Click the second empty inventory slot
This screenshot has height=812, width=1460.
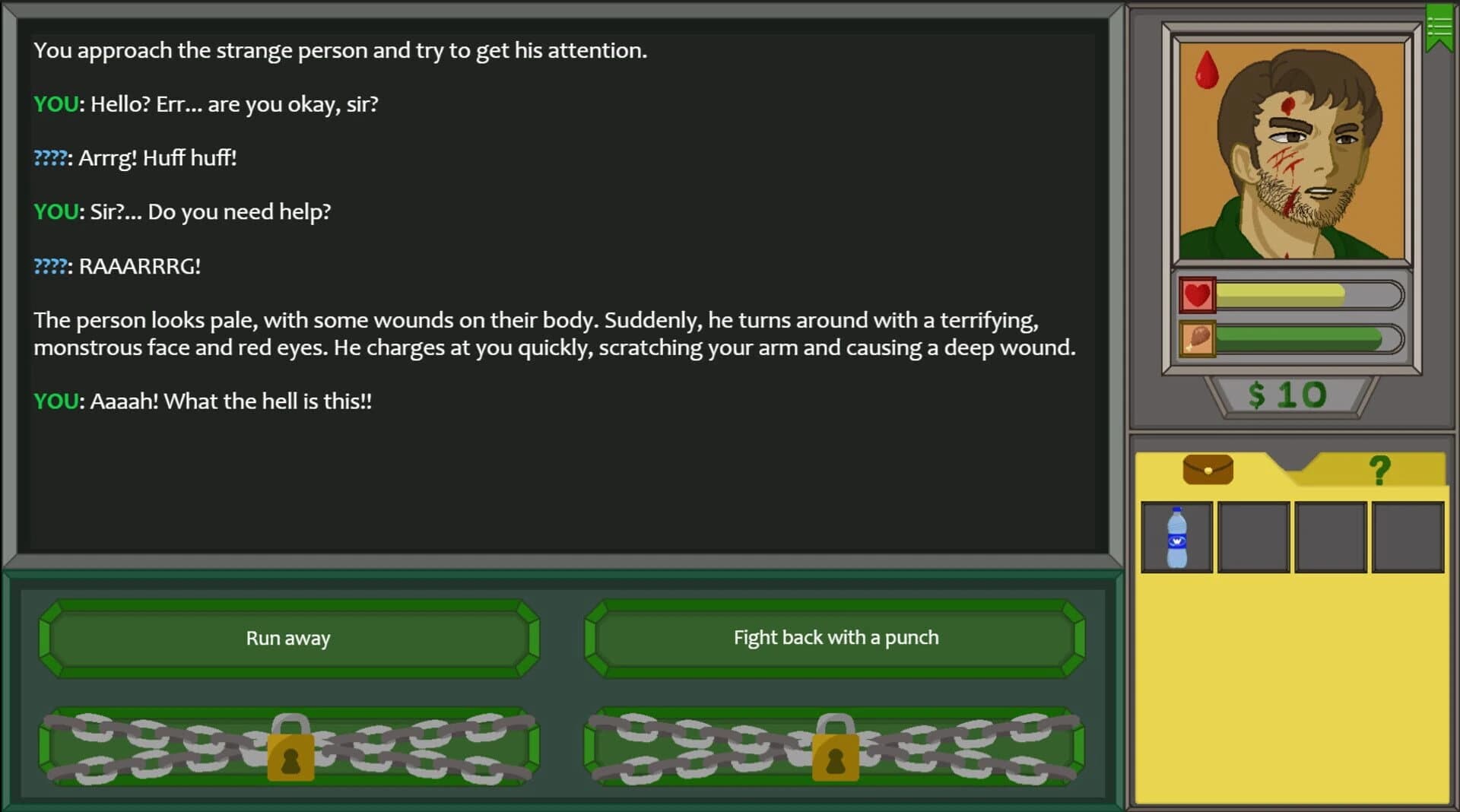[1253, 536]
